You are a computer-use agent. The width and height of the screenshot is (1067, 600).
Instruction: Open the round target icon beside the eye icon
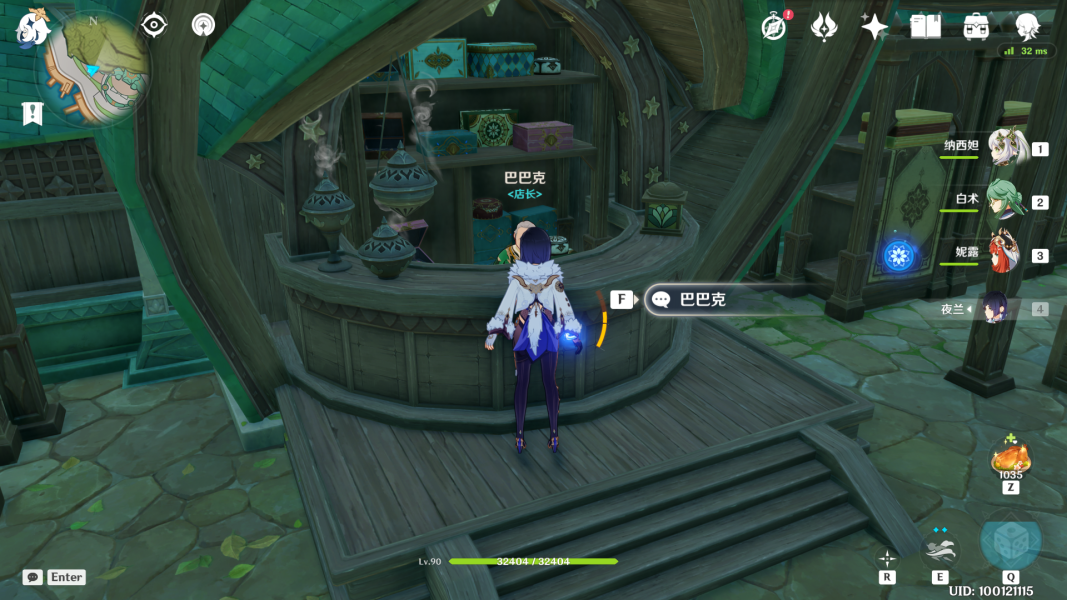click(204, 25)
